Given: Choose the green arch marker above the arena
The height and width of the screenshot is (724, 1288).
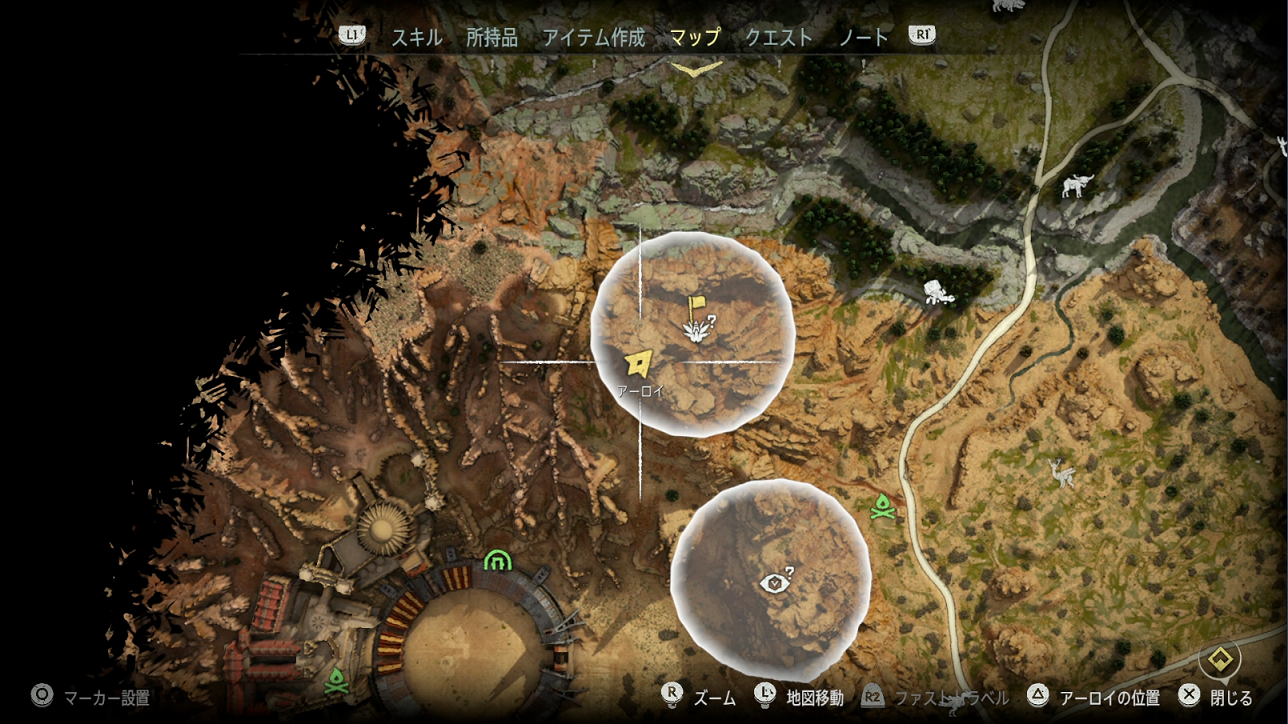Looking at the screenshot, I should click(x=497, y=561).
